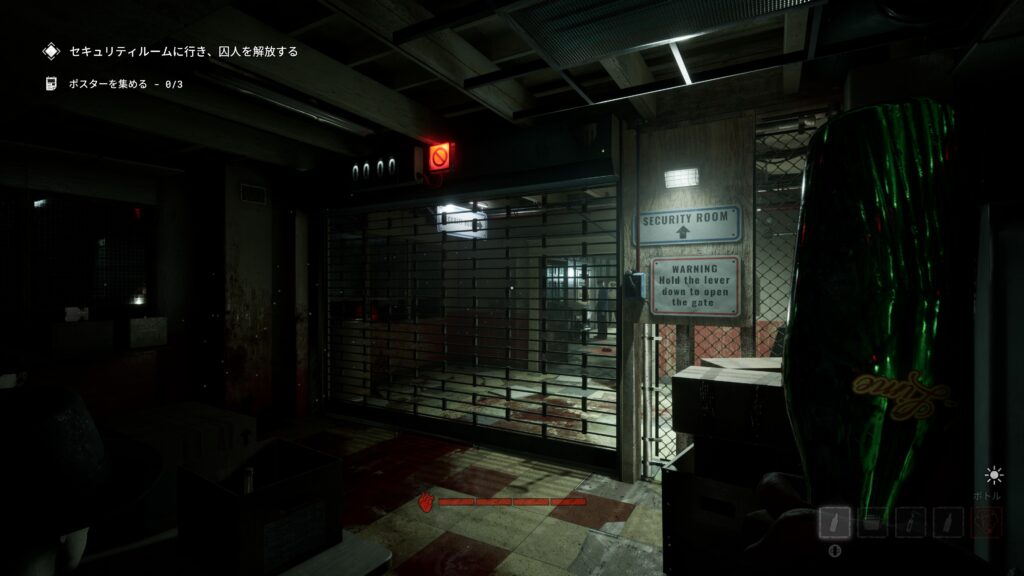Select the poster collection objective 0/3

[125, 84]
